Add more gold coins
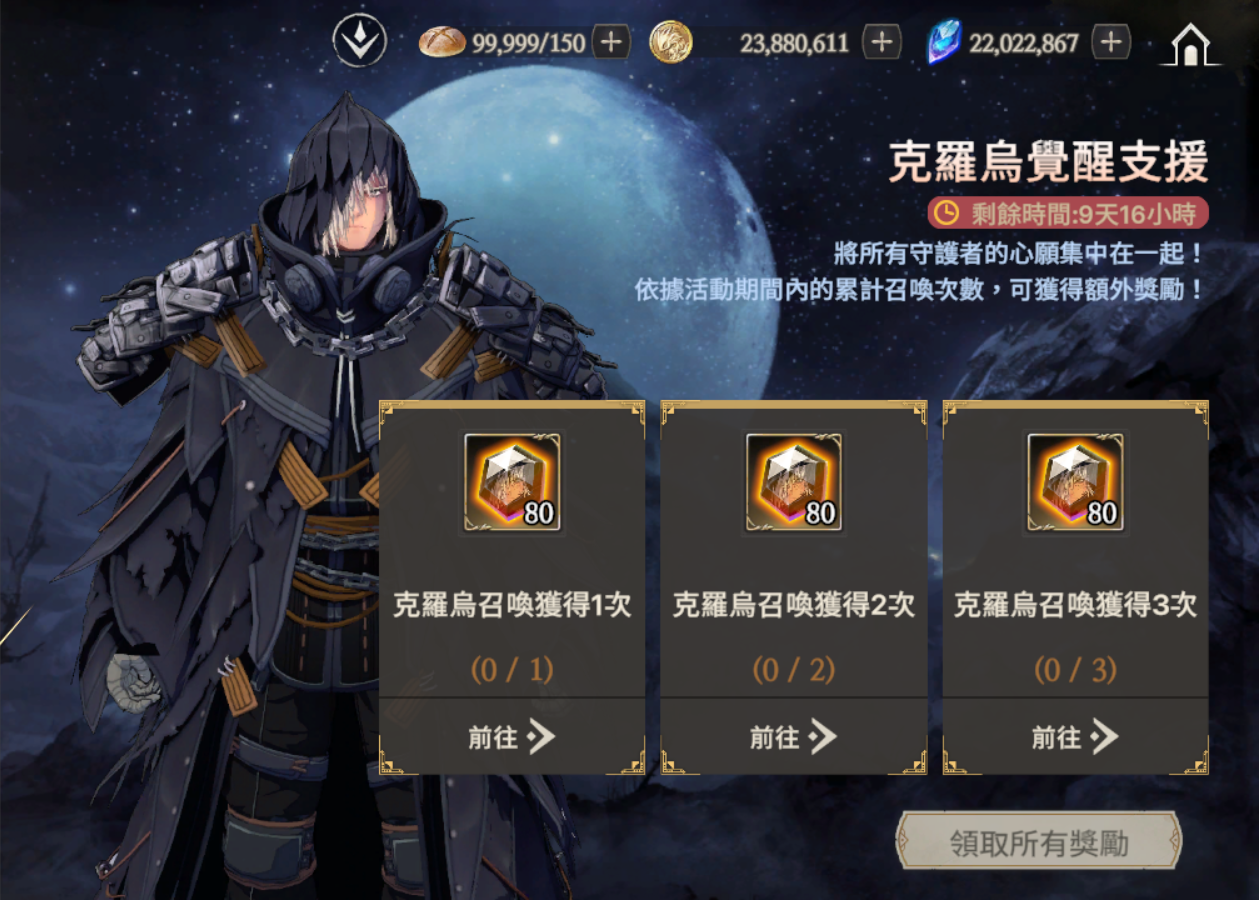Viewport: 1259px width, 900px height. 881,43
